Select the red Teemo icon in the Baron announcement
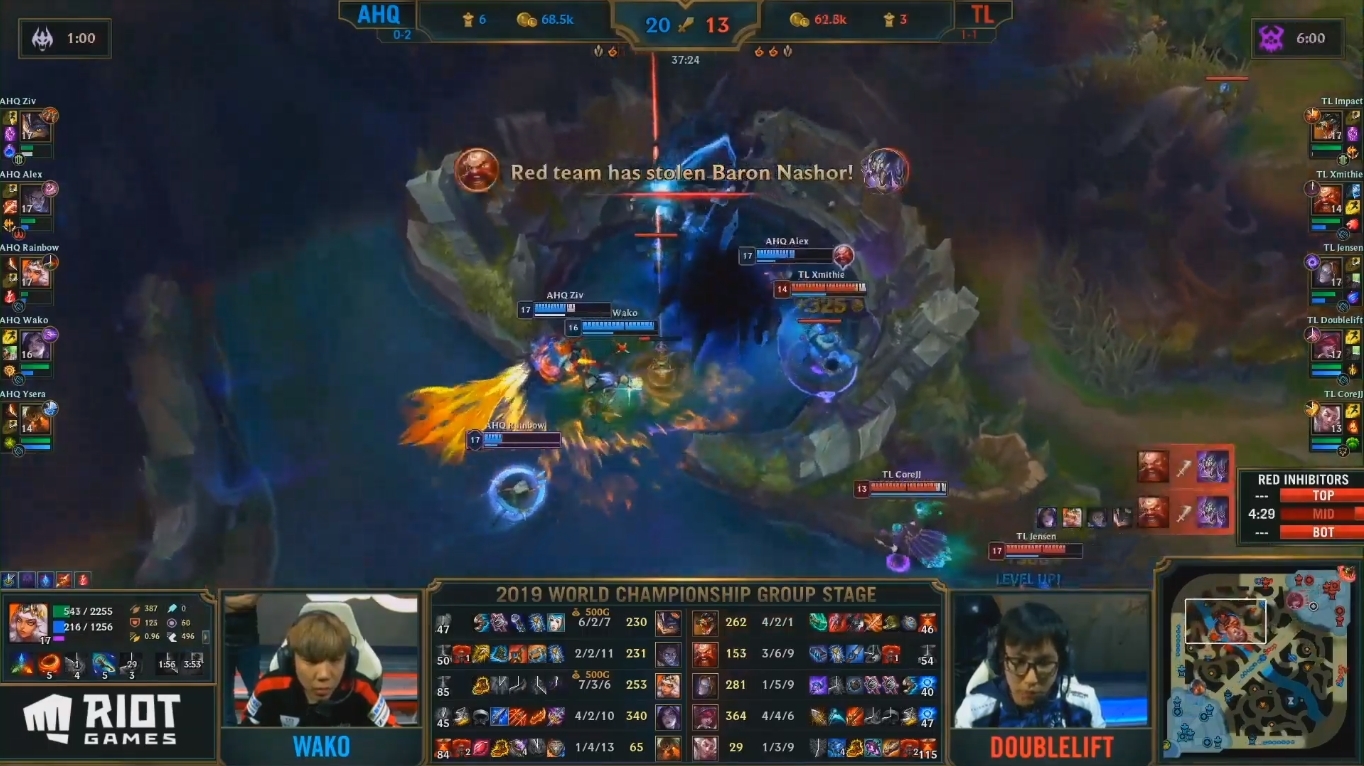This screenshot has height=766, width=1364. (x=478, y=170)
